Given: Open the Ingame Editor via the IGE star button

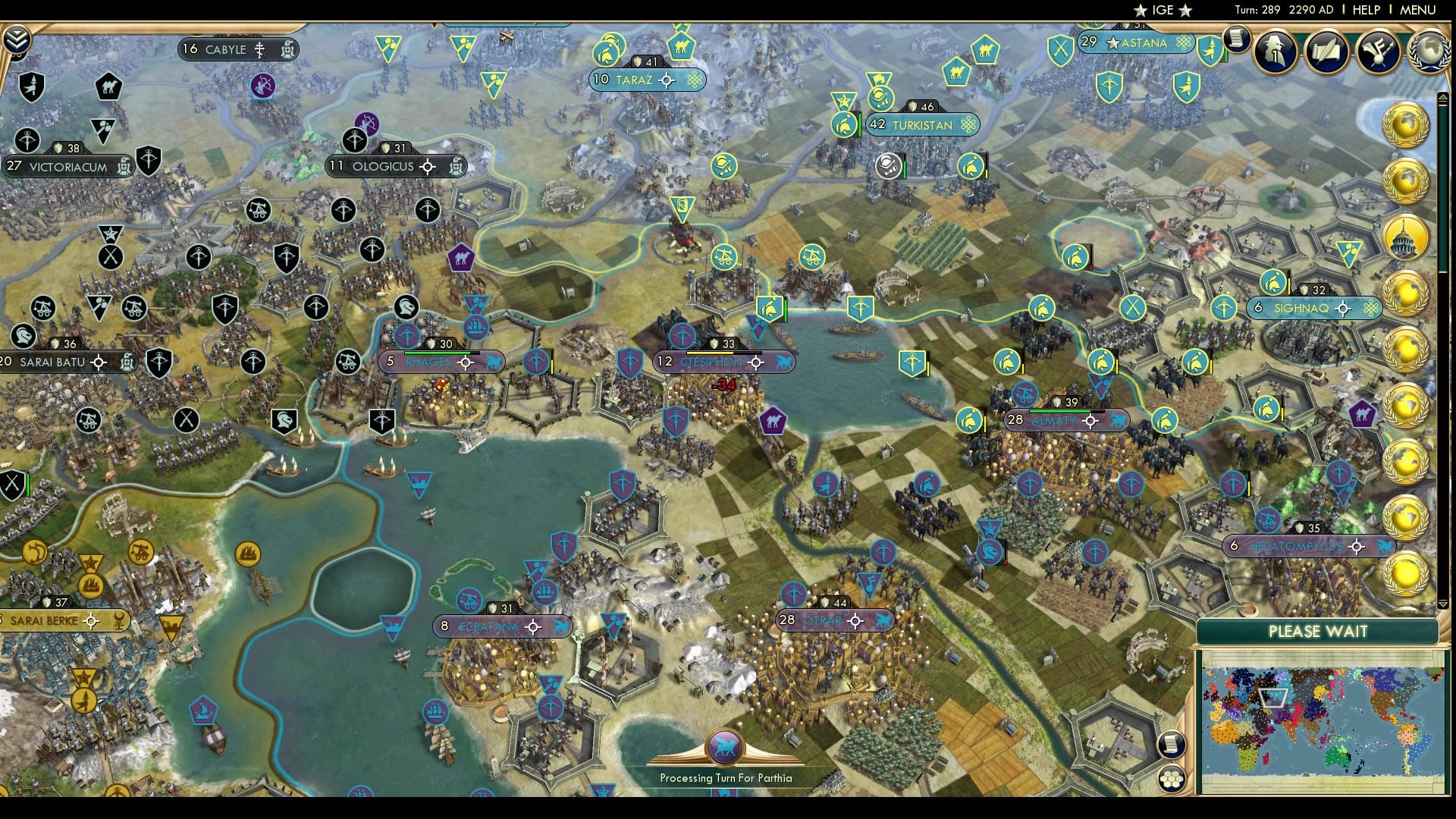Looking at the screenshot, I should pyautogui.click(x=1164, y=11).
